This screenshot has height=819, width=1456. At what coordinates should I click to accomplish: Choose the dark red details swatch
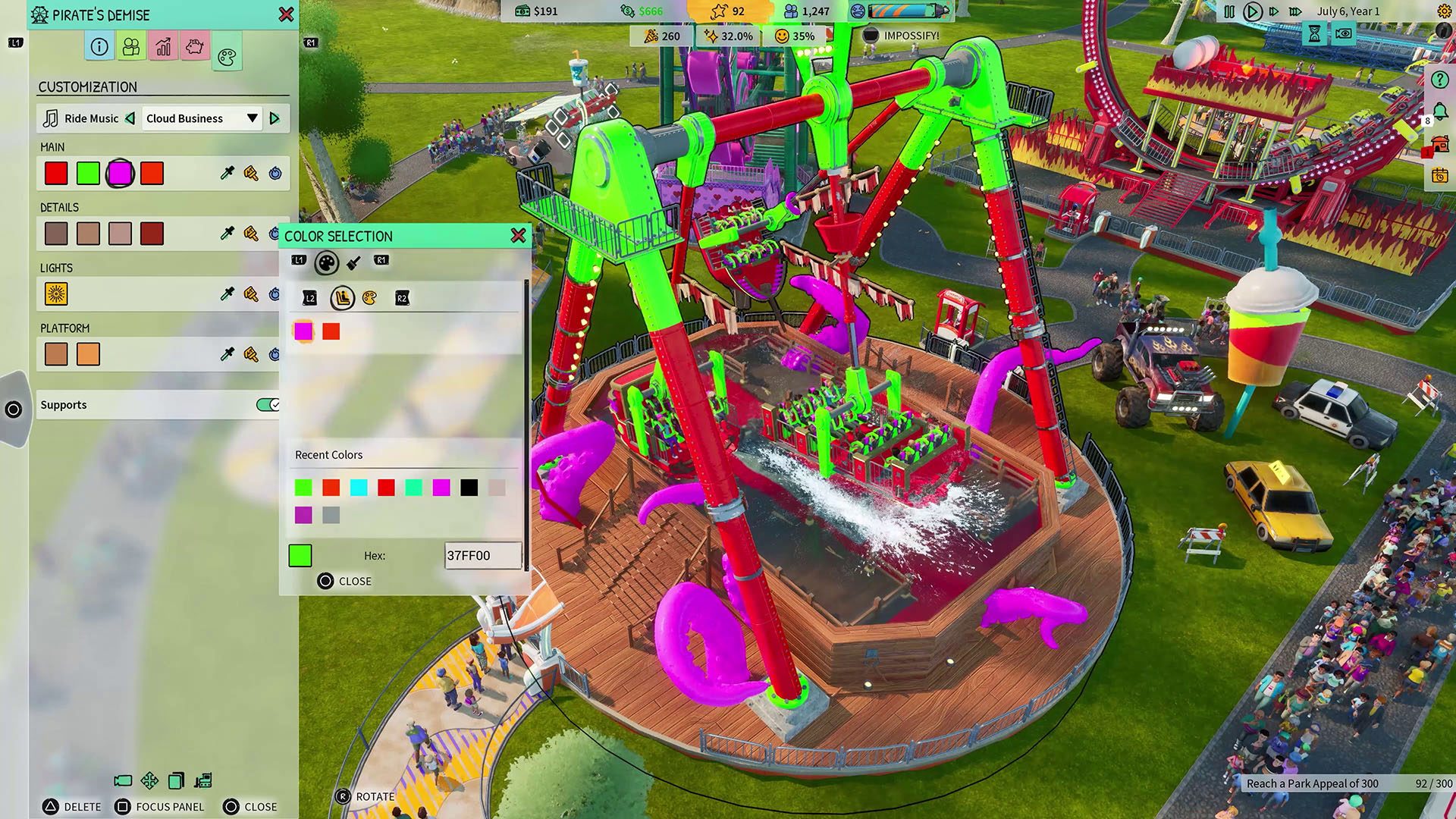point(152,234)
